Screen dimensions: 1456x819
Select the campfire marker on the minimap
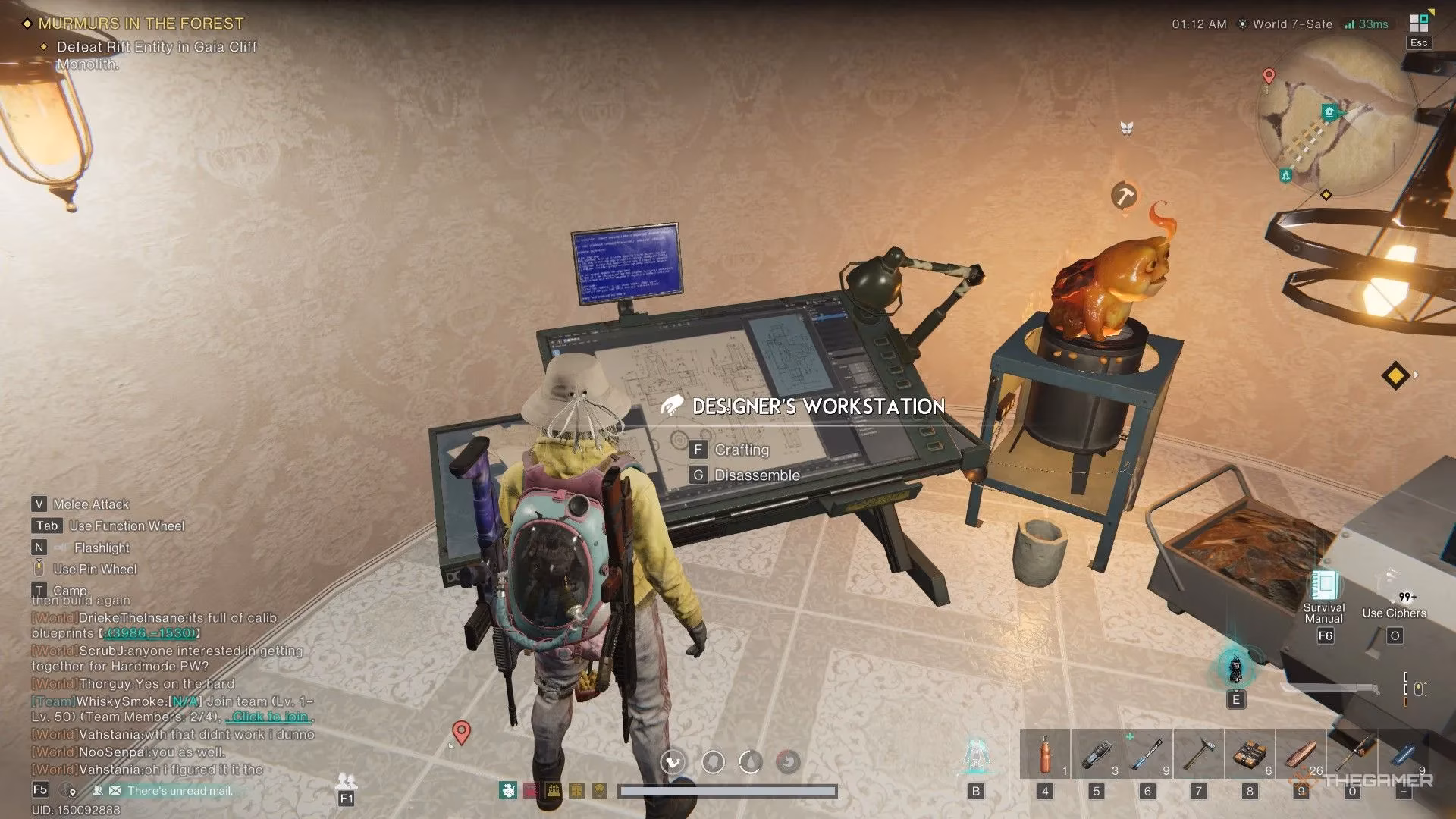tap(1286, 175)
